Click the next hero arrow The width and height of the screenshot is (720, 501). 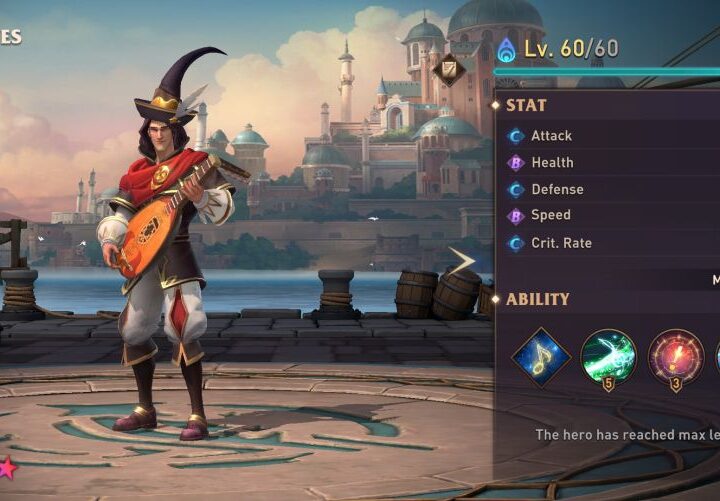pos(462,262)
